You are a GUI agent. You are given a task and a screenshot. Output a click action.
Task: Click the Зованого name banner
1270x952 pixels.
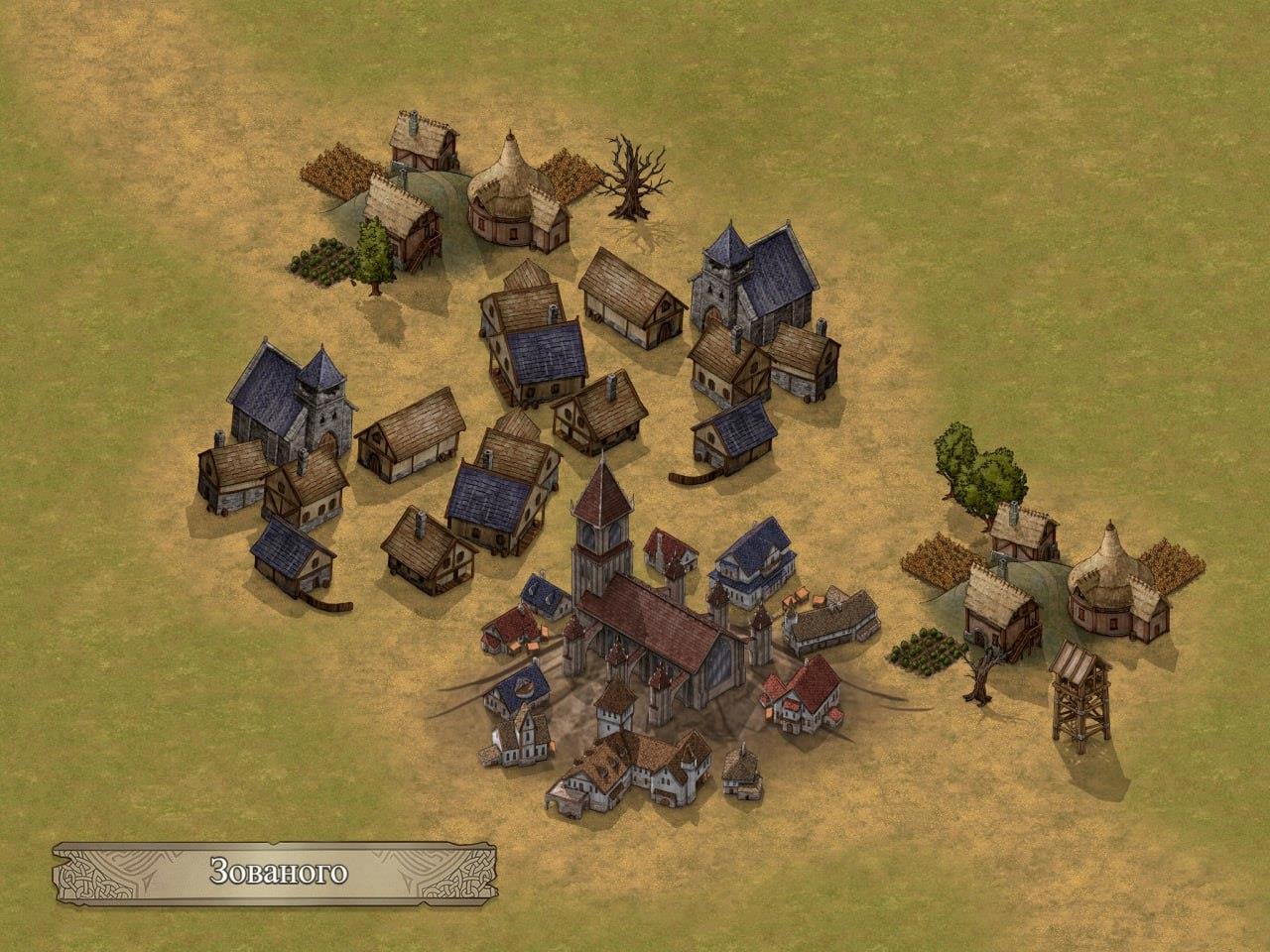(x=279, y=873)
